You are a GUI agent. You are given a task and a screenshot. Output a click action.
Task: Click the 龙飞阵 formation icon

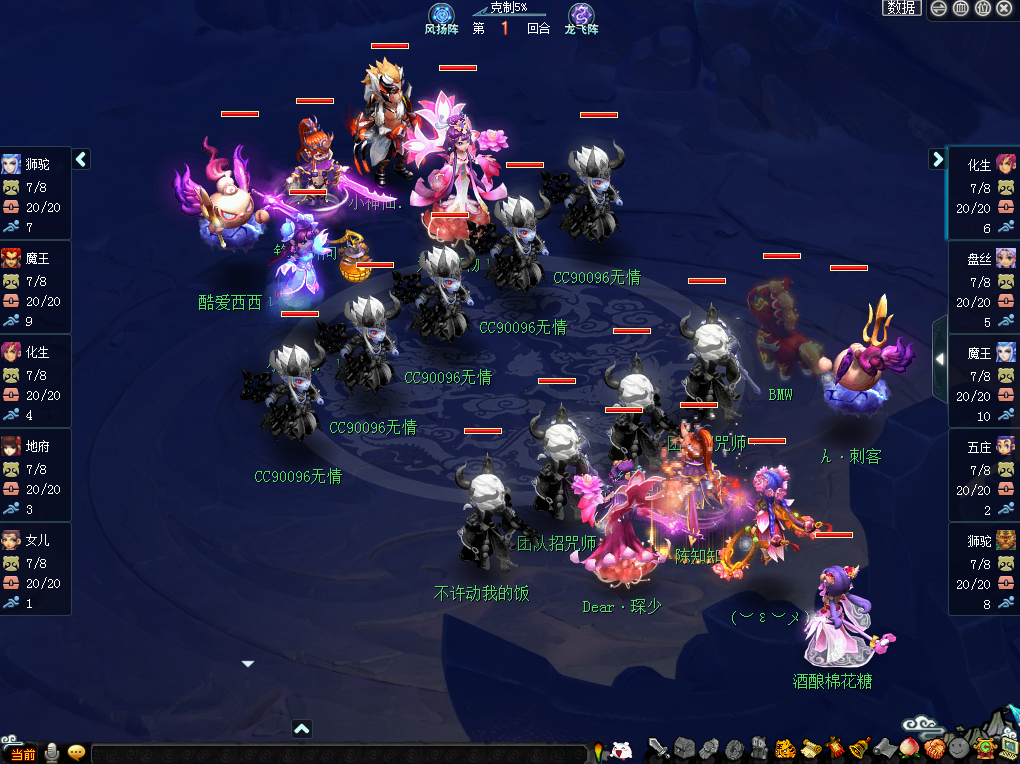pyautogui.click(x=581, y=15)
